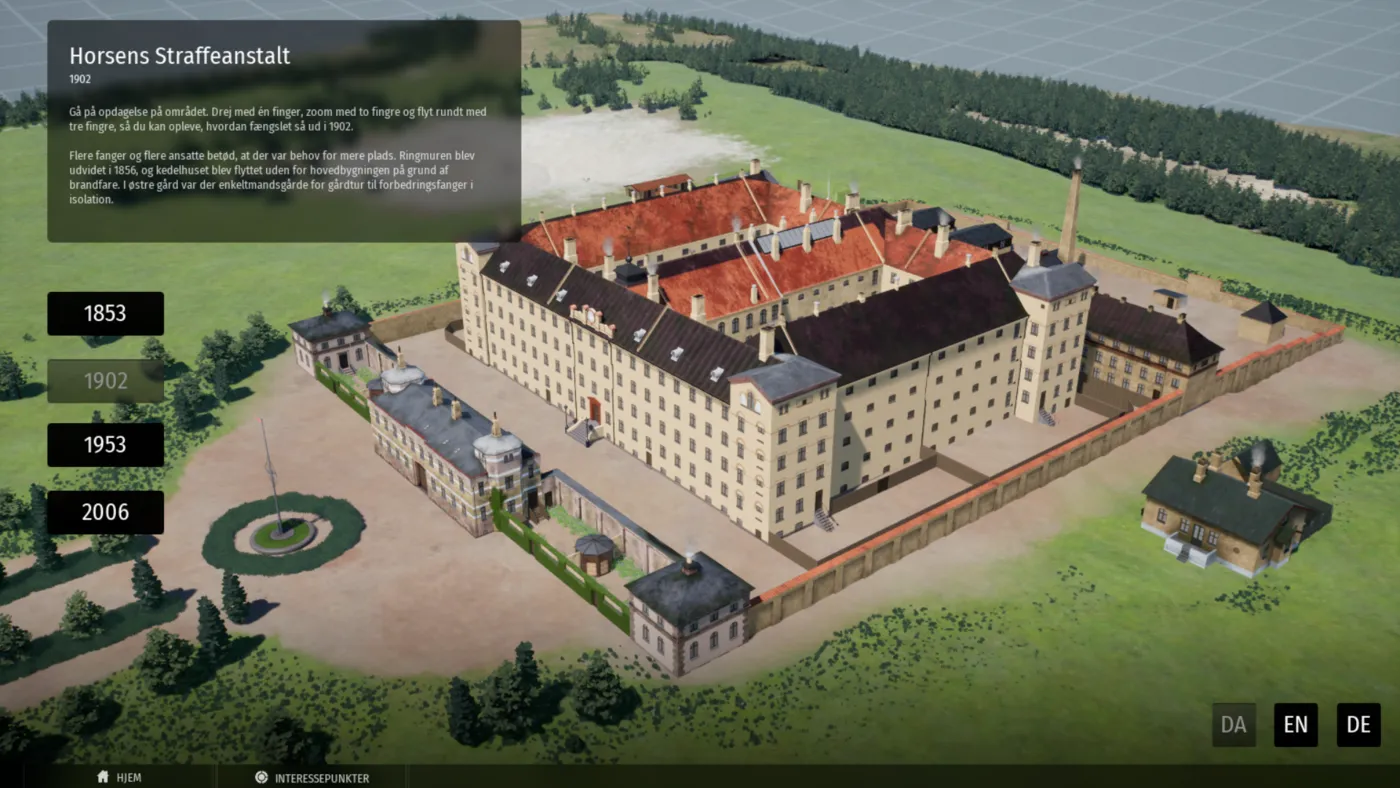Switch the model to the year 1953

(105, 445)
